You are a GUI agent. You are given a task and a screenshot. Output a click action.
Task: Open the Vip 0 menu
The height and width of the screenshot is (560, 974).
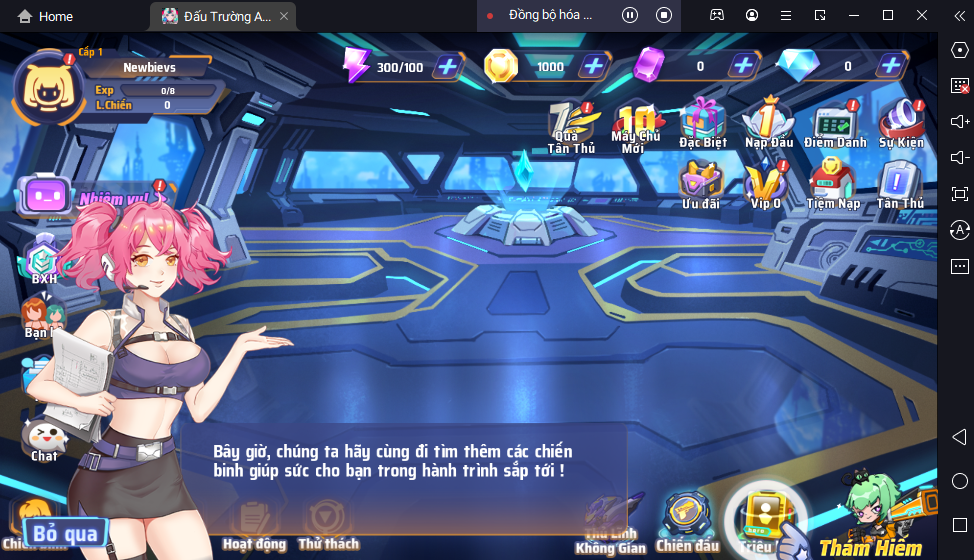pos(766,183)
